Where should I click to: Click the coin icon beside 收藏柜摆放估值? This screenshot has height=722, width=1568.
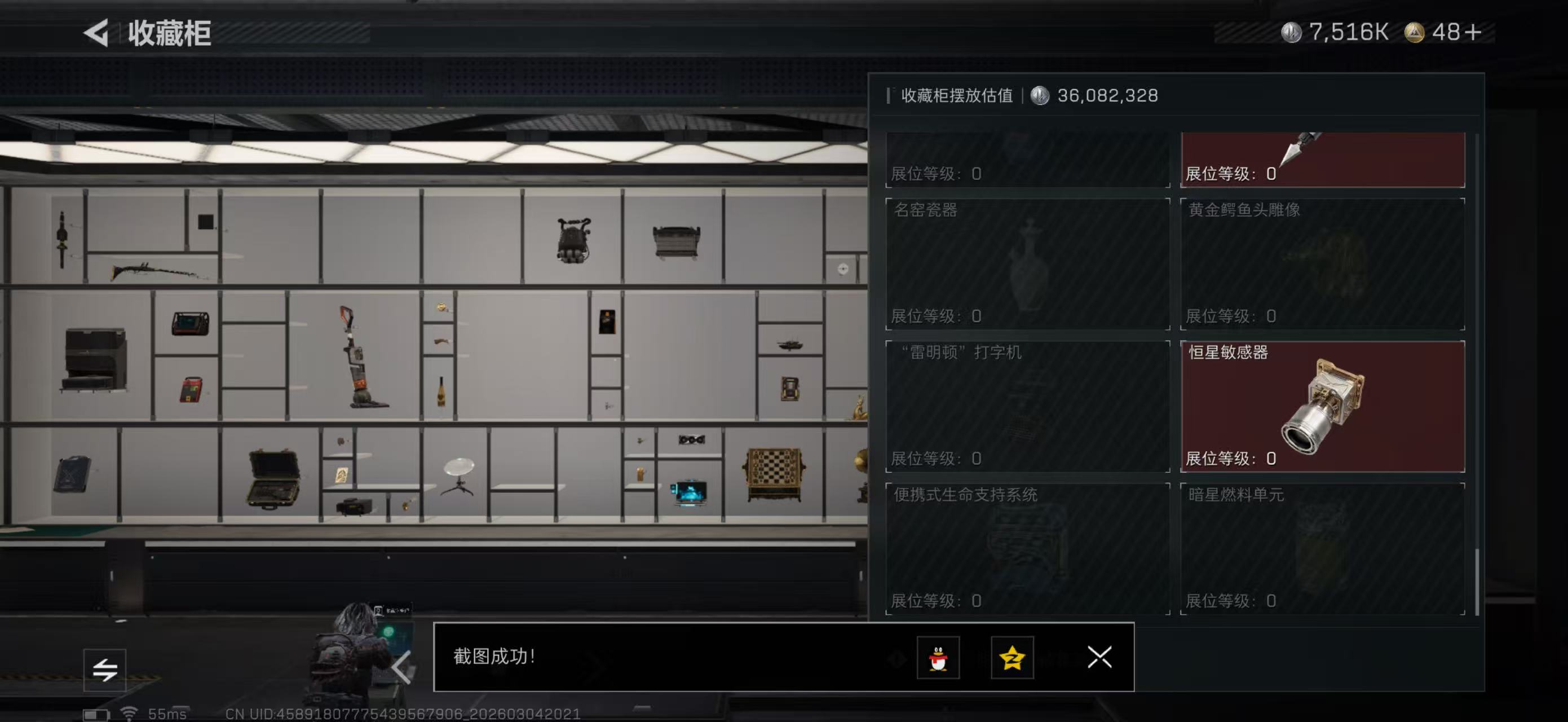tap(1039, 95)
